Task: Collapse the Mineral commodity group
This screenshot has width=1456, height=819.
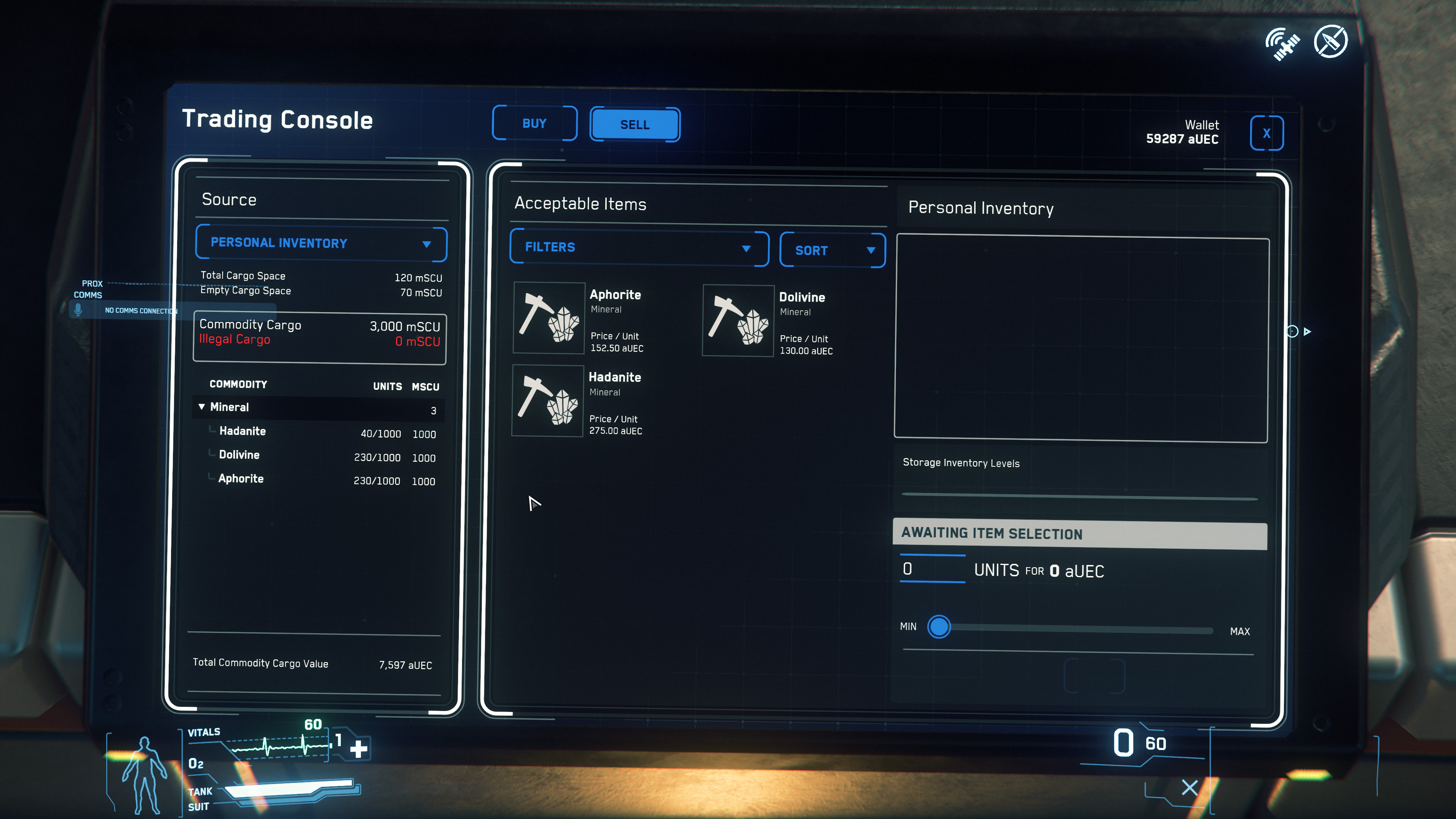Action: click(x=202, y=407)
